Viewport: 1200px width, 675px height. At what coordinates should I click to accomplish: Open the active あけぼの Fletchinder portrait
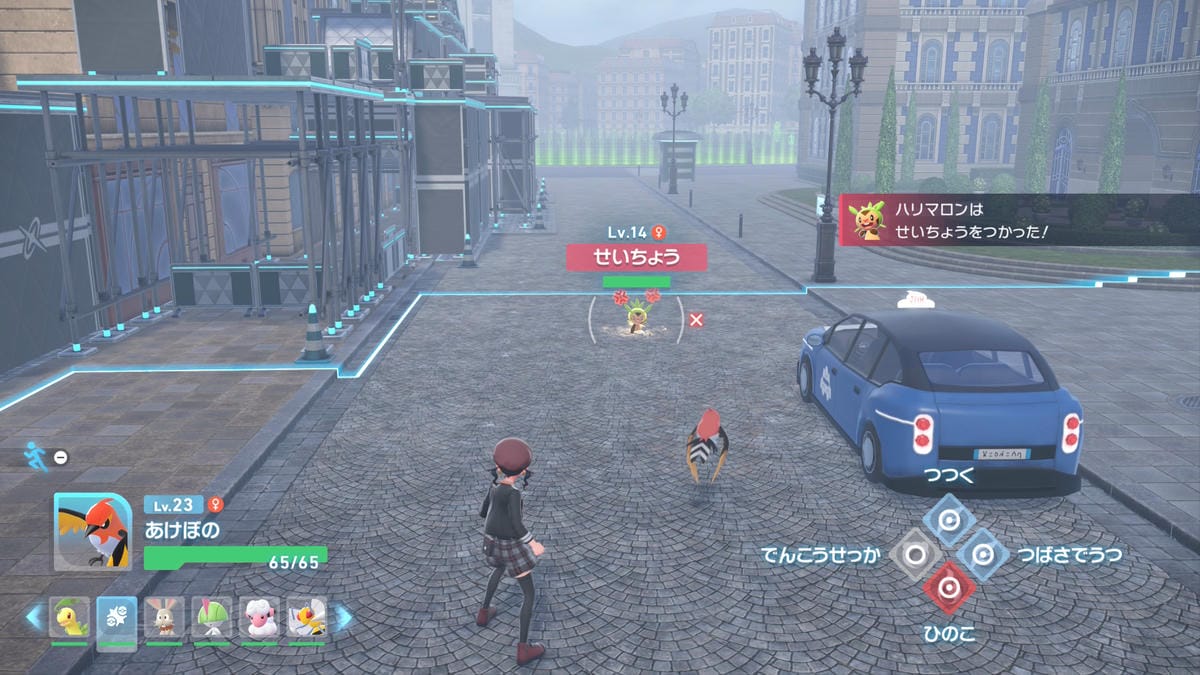[93, 531]
